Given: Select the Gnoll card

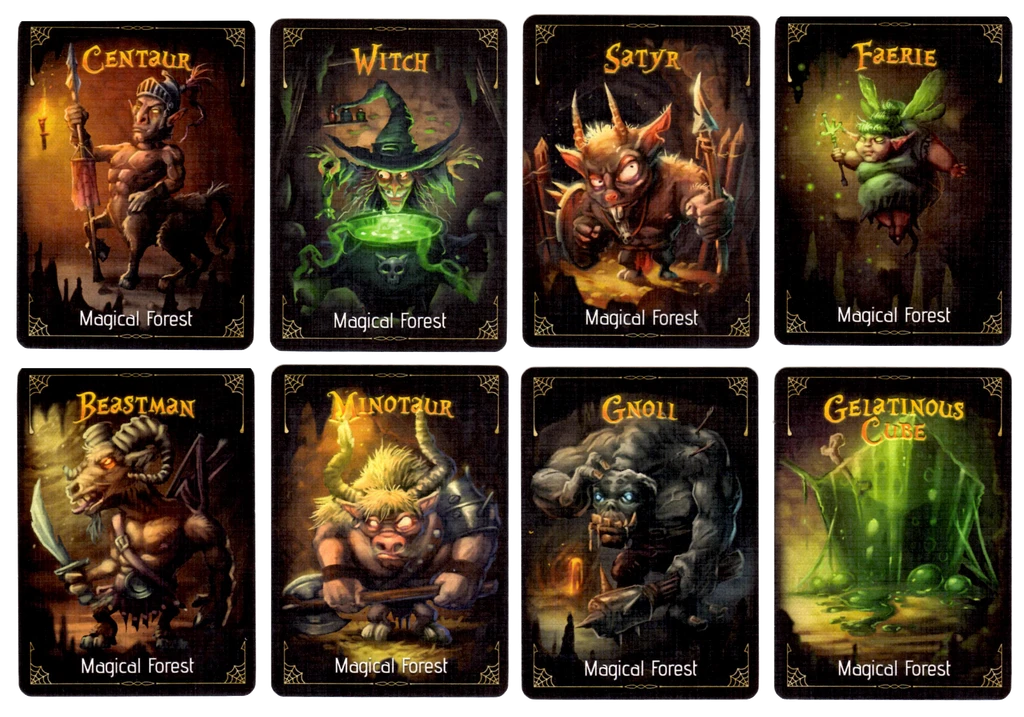Looking at the screenshot, I should pyautogui.click(x=641, y=531).
